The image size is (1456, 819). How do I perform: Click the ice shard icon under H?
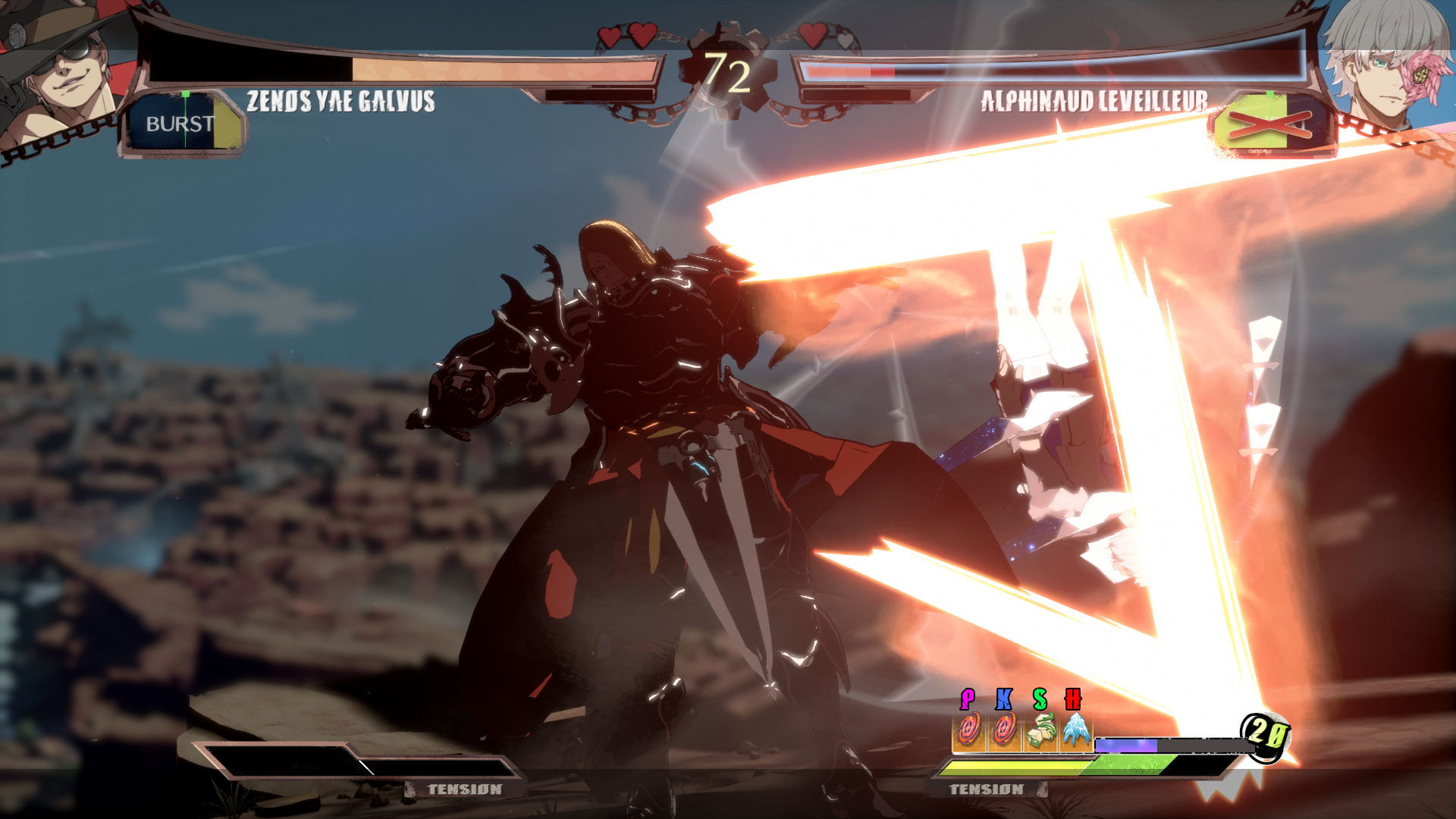tap(1076, 730)
